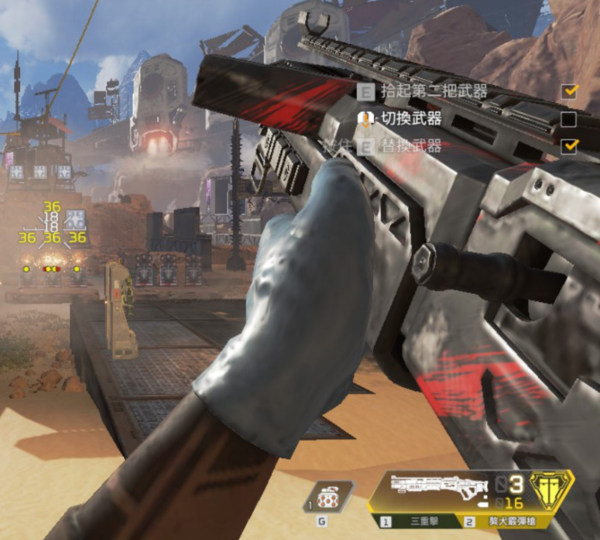Viewport: 600px width, 540px height.
Task: Tick the empty checkbox beside 切換武器
Action: (569, 119)
